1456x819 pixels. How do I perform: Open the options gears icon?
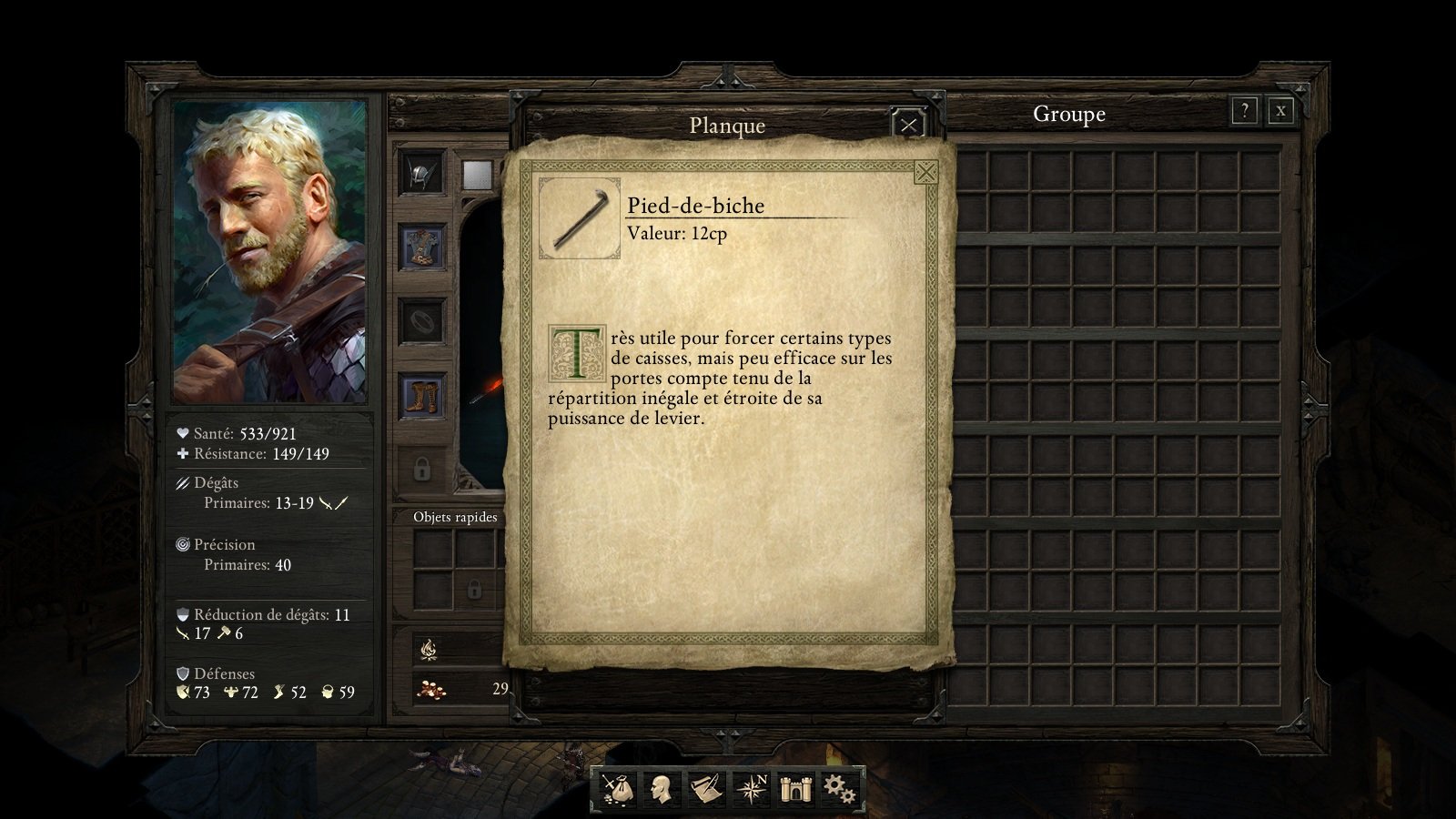click(839, 788)
